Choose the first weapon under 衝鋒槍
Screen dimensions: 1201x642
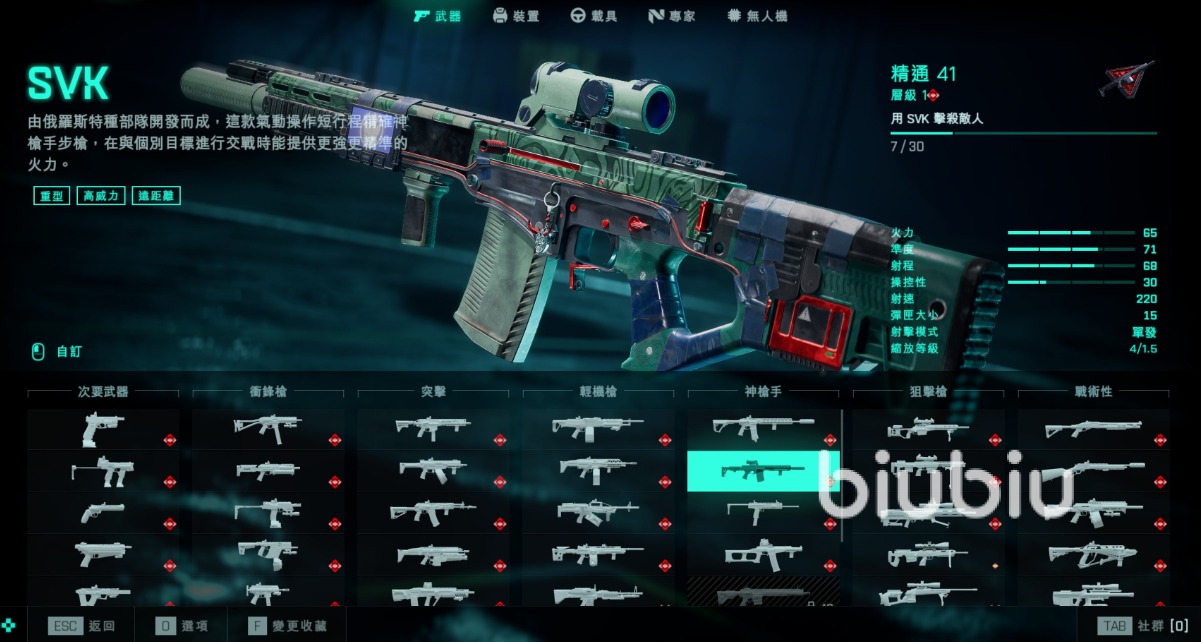coord(268,429)
